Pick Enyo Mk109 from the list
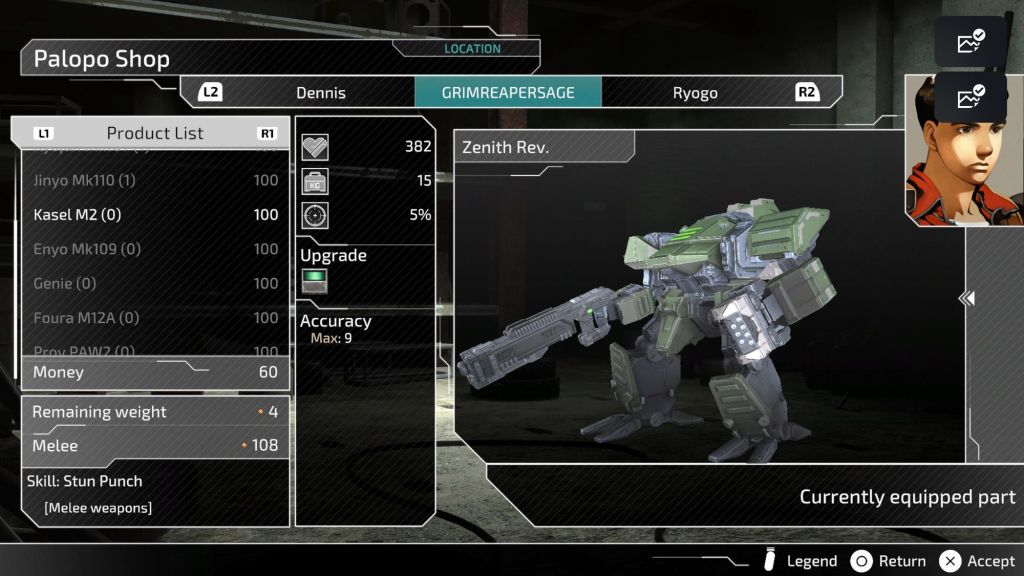This screenshot has height=576, width=1024. [150, 249]
